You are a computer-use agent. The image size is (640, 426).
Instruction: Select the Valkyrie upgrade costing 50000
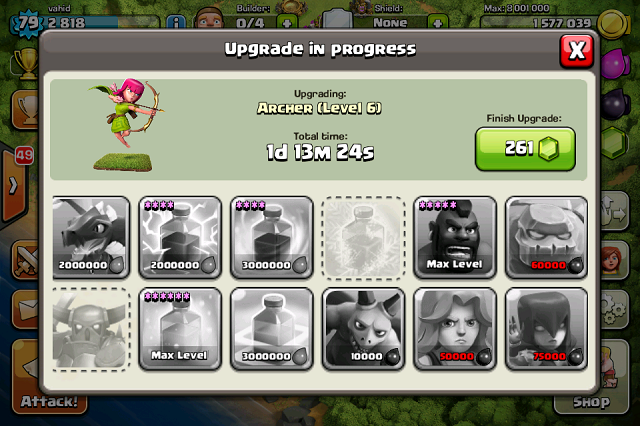pyautogui.click(x=456, y=329)
